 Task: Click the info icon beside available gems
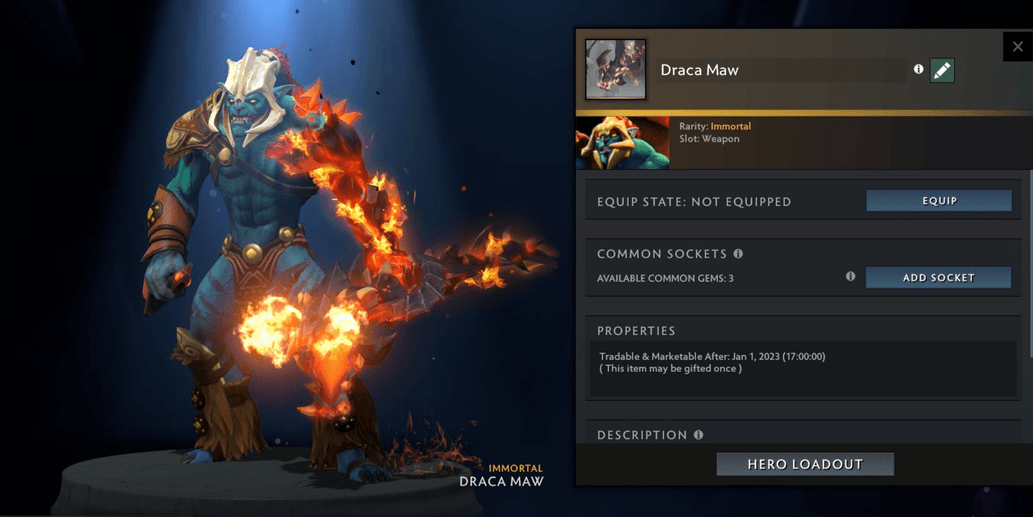coord(850,276)
